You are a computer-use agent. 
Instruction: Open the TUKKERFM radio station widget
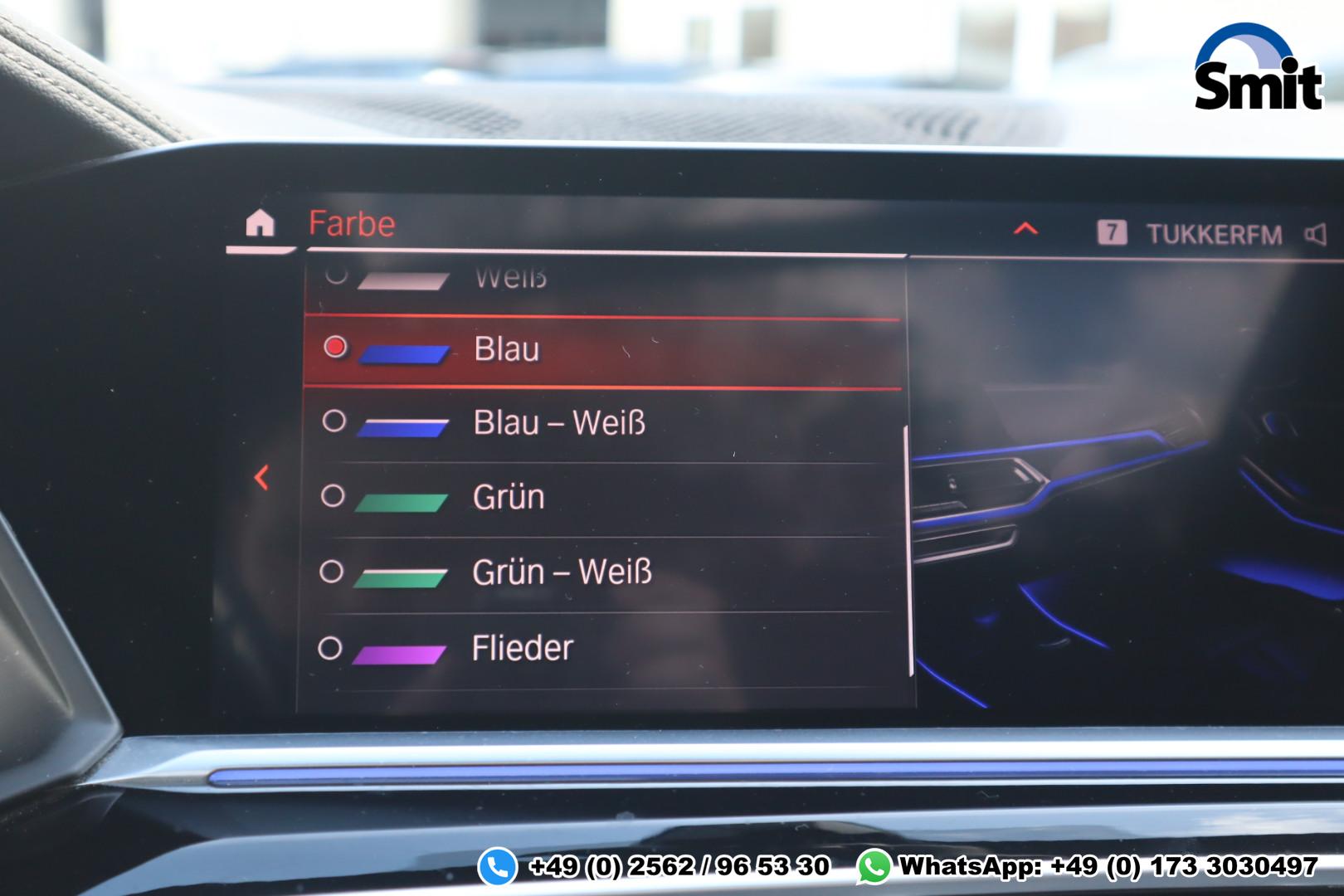(x=1214, y=235)
